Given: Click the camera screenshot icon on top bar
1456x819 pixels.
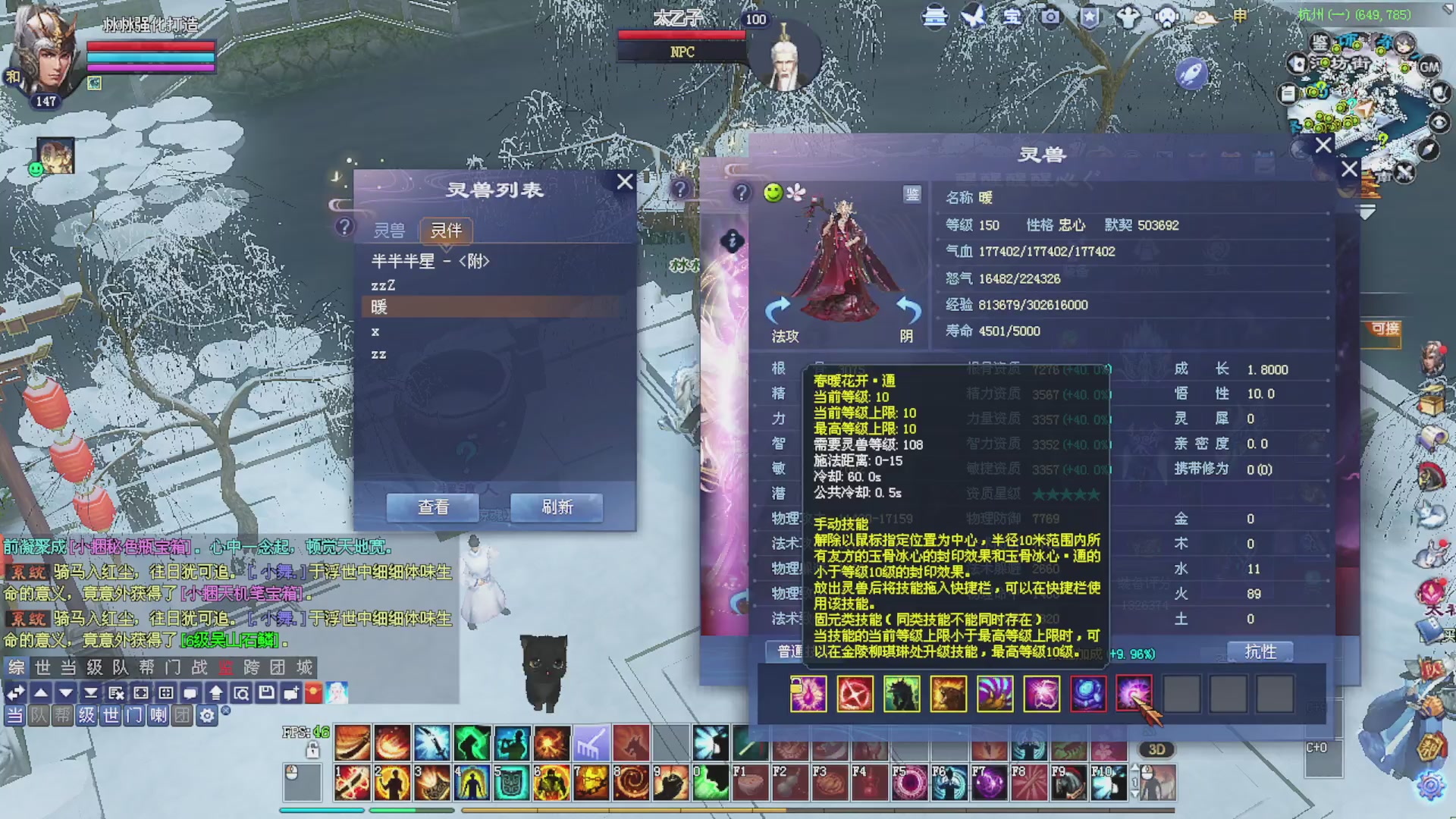Looking at the screenshot, I should coord(1050,17).
